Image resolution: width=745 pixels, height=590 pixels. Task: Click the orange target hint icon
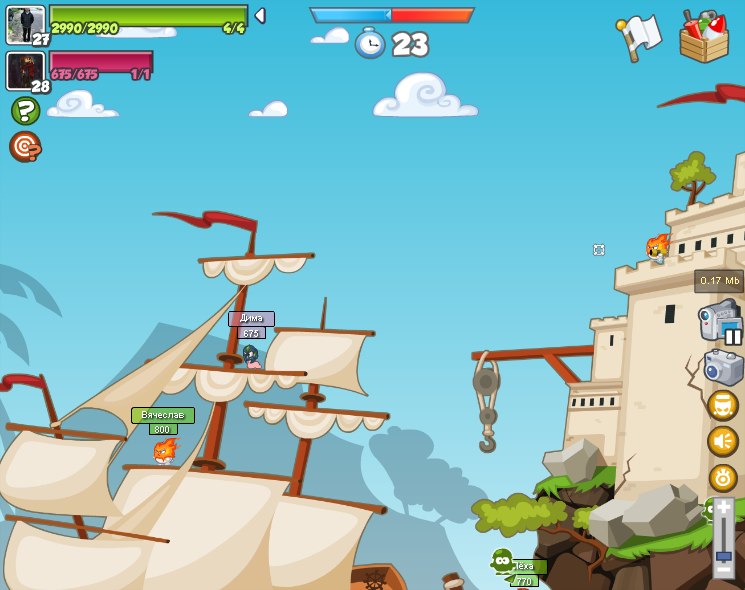[x=25, y=146]
